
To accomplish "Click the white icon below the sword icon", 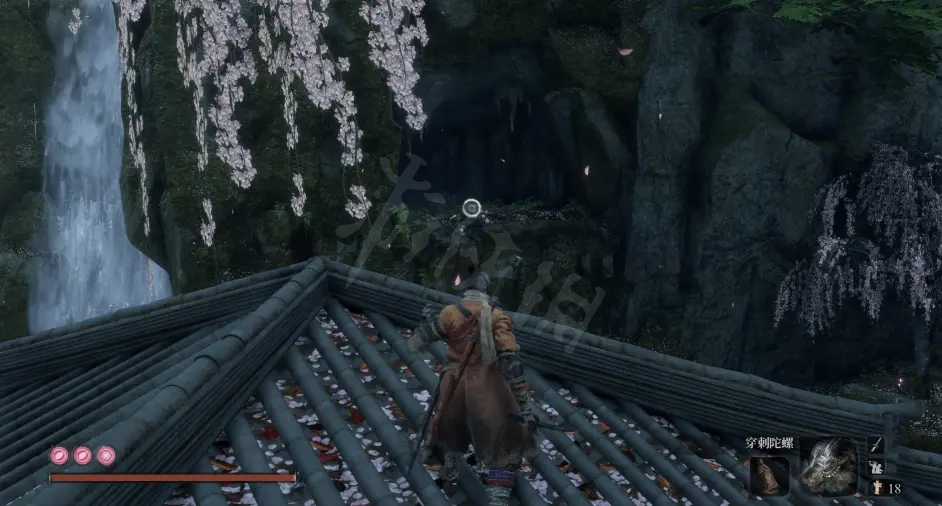I will 877,467.
